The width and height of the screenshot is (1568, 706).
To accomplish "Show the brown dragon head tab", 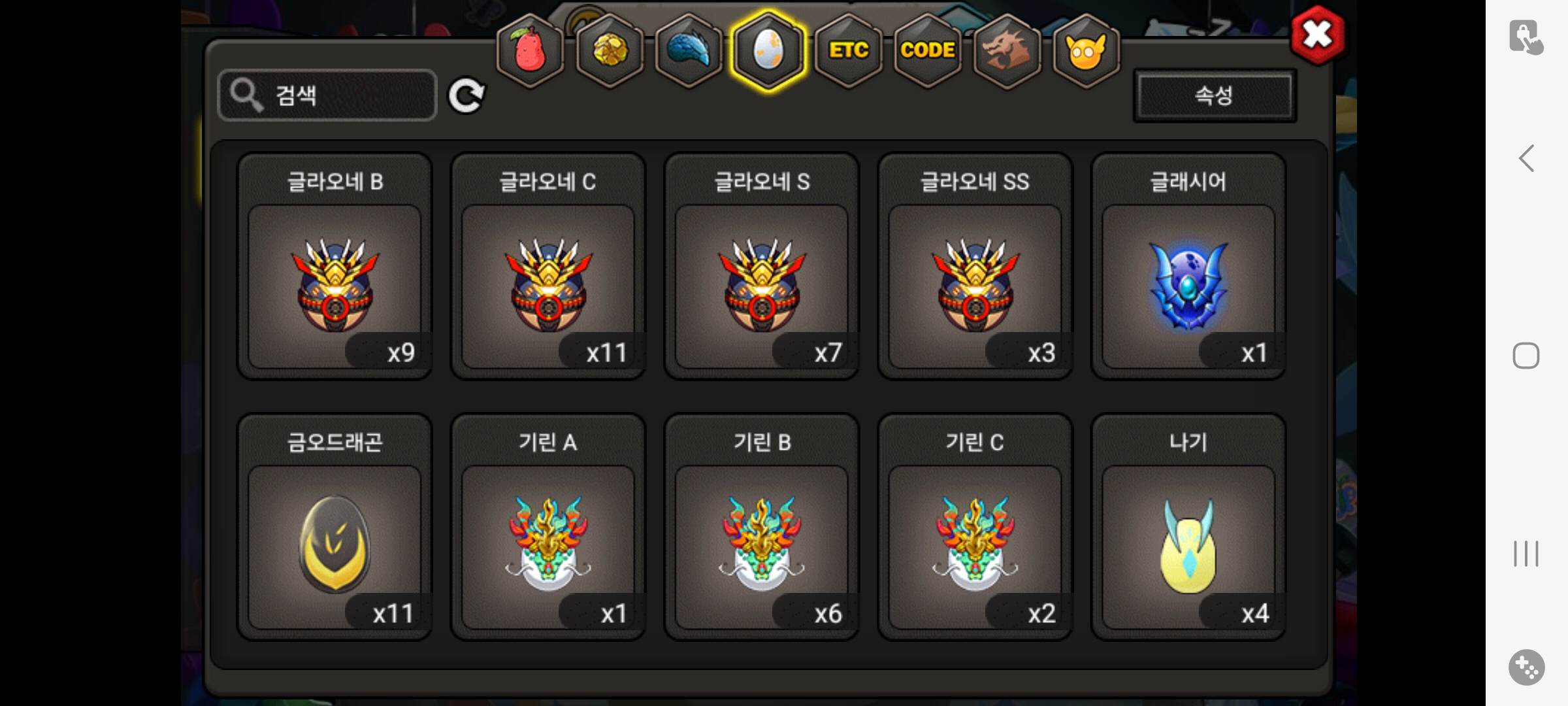I will tap(1007, 50).
